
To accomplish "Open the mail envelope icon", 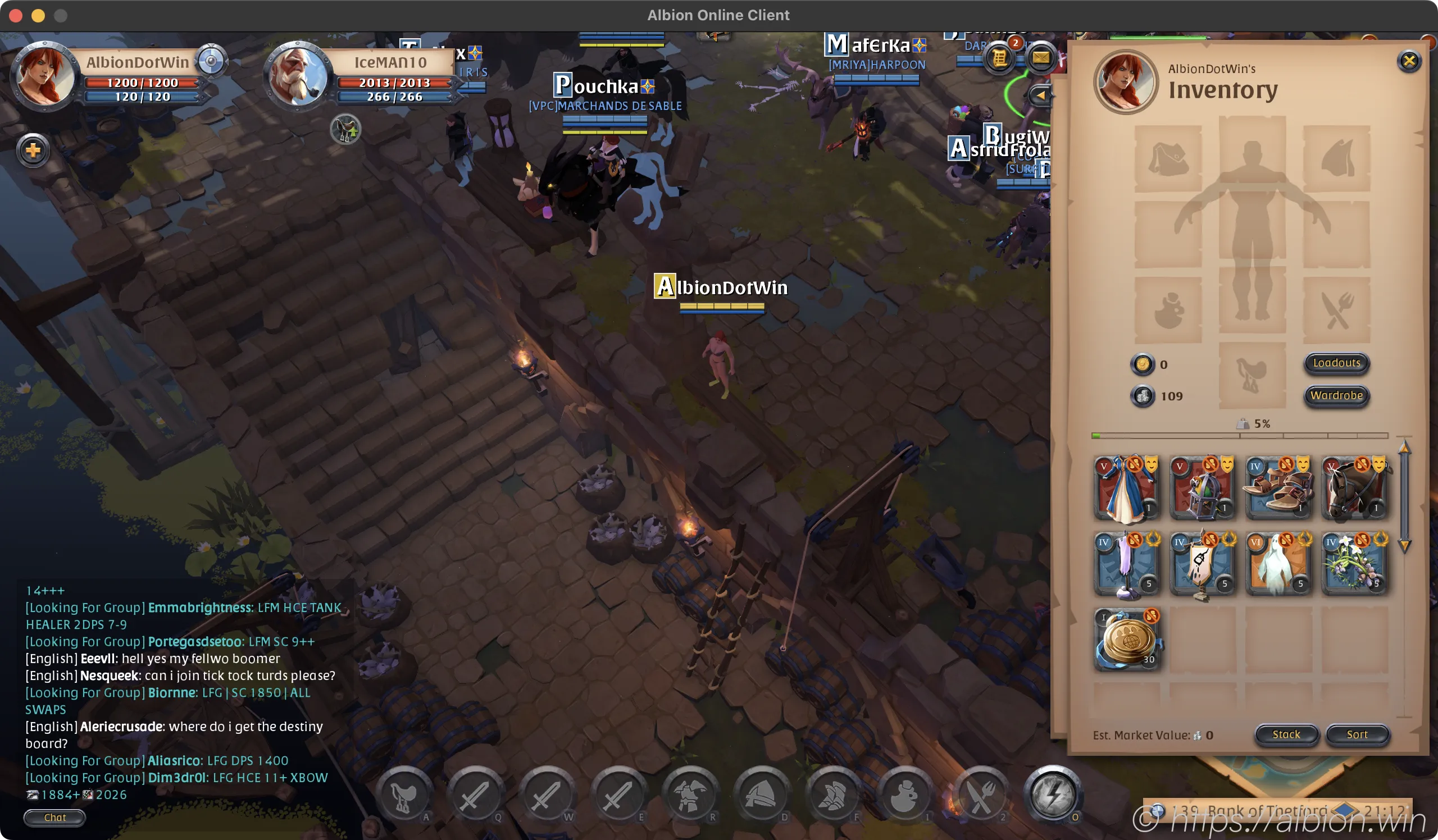I will (x=1040, y=58).
